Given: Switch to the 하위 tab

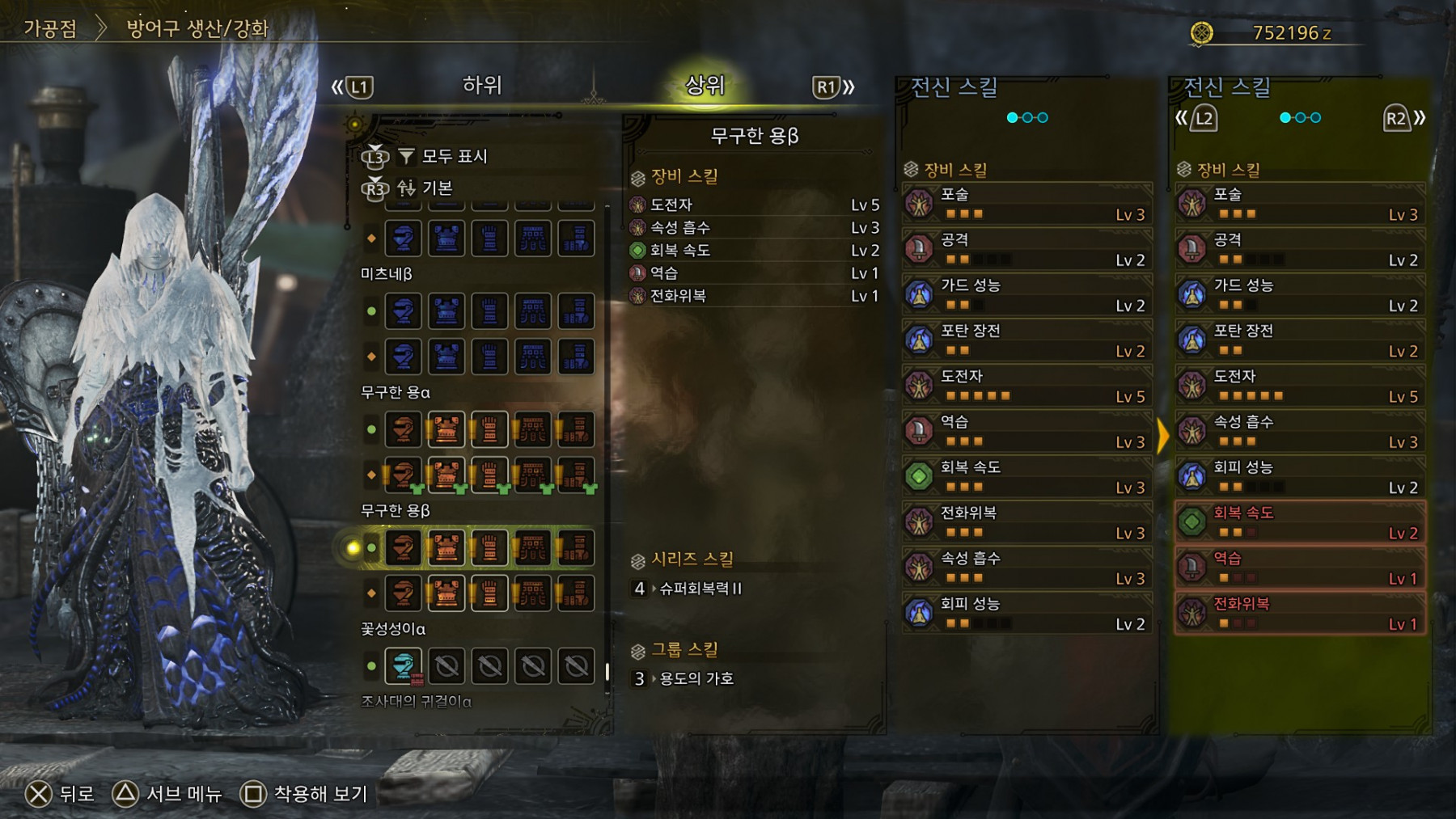Looking at the screenshot, I should click(x=483, y=87).
